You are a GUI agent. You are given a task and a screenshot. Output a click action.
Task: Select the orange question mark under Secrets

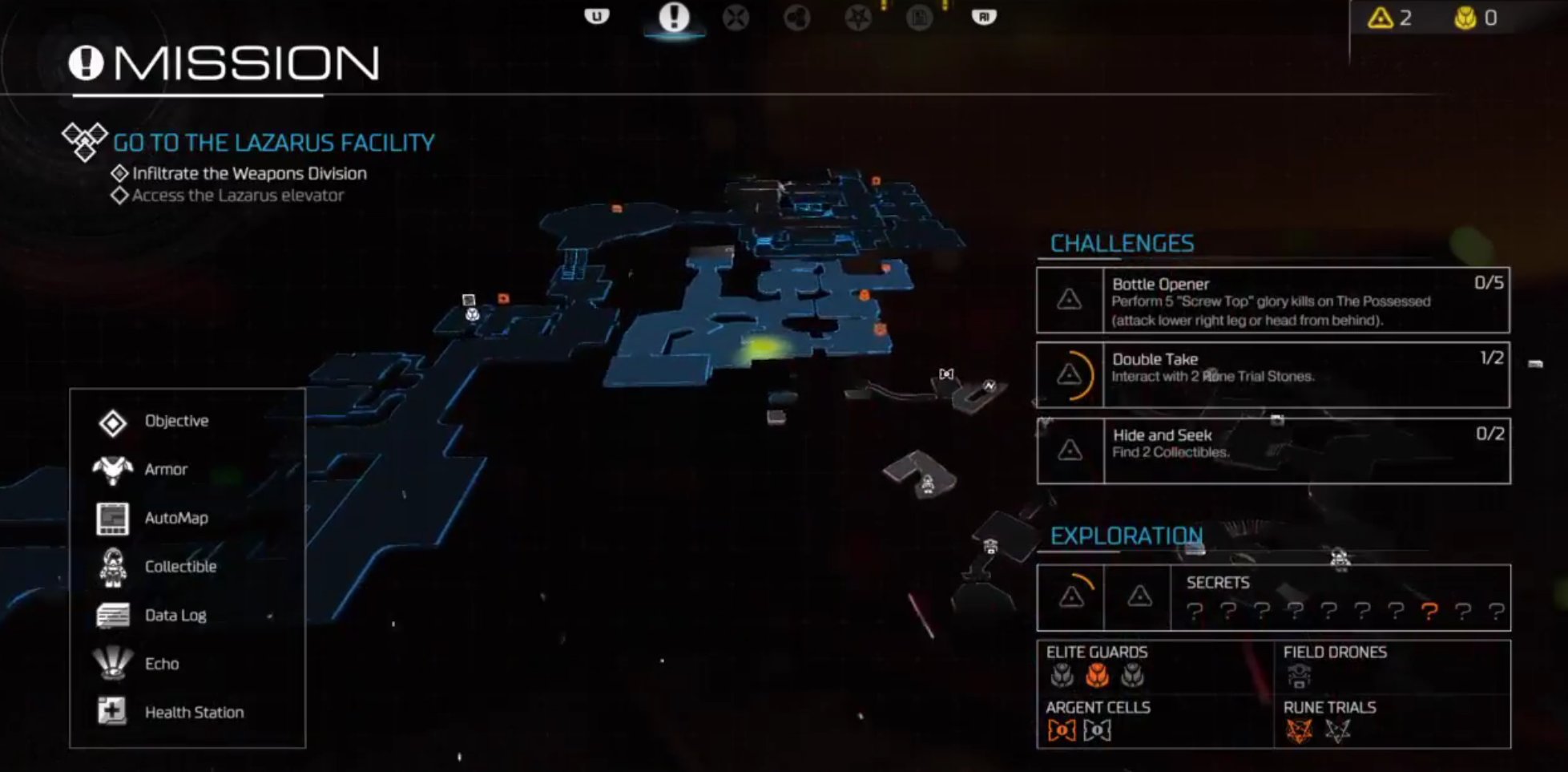(1429, 612)
